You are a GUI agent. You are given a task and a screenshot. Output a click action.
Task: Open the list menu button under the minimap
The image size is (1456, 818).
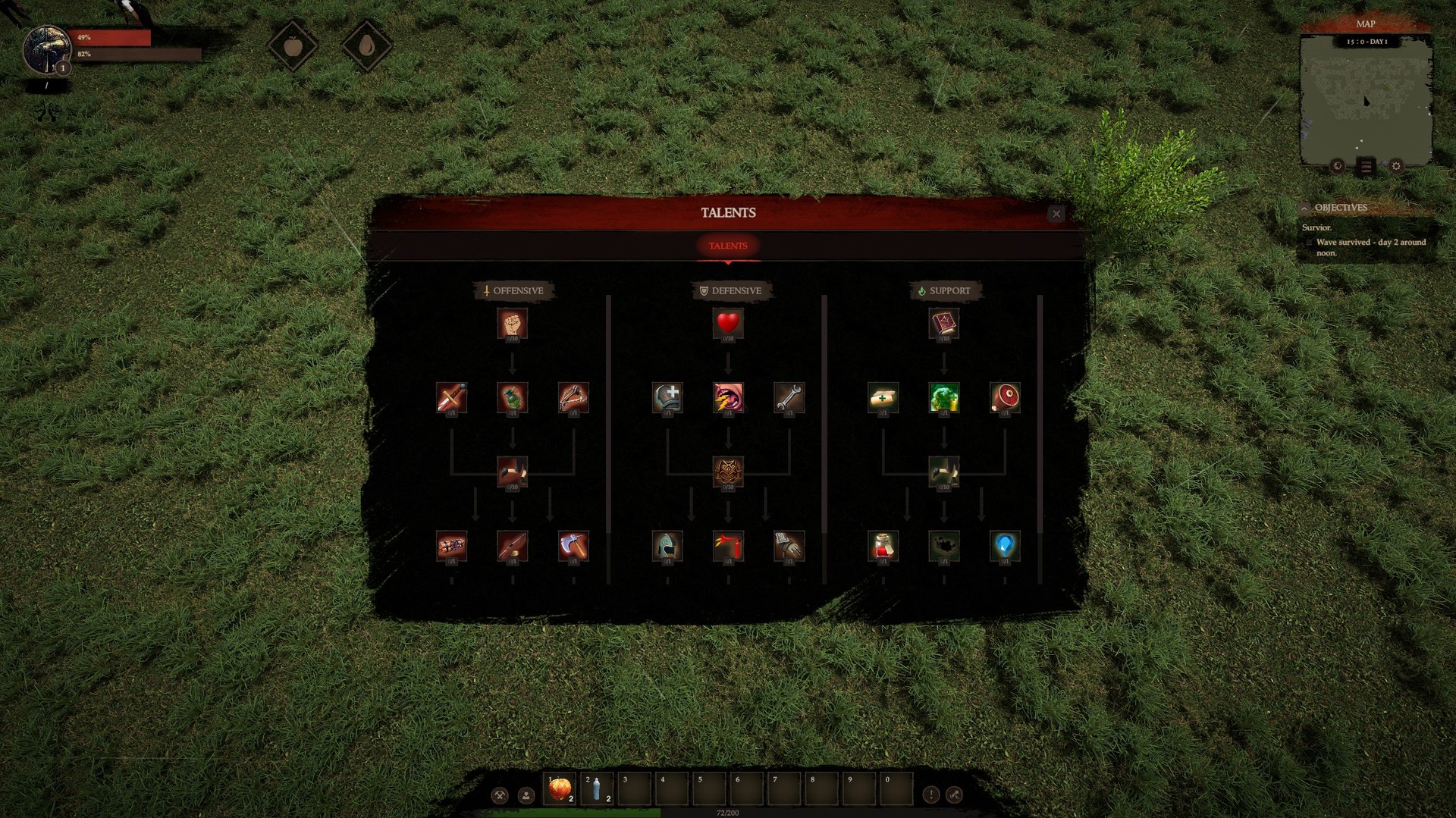[1365, 168]
